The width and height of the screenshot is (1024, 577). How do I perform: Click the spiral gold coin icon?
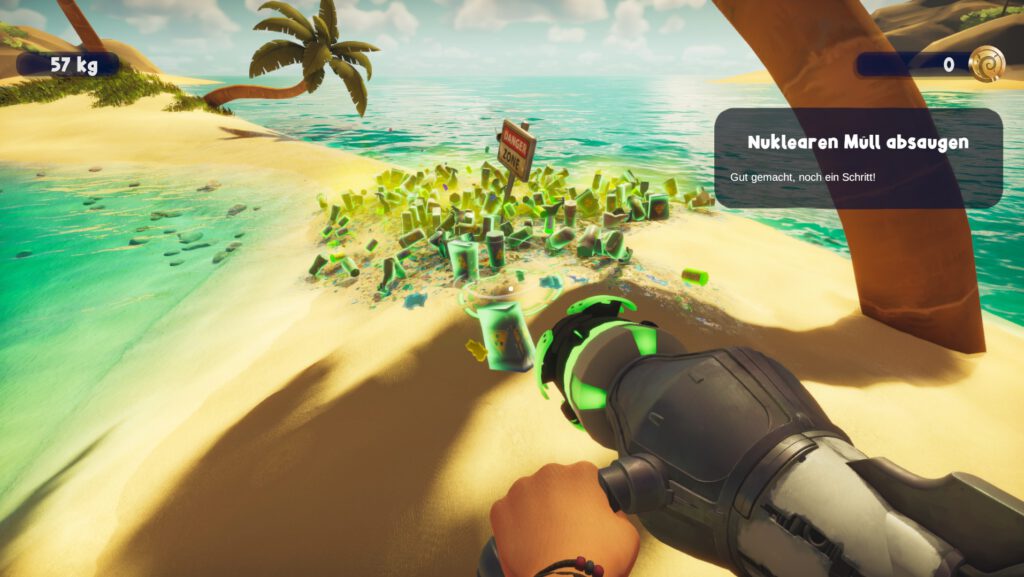point(986,64)
